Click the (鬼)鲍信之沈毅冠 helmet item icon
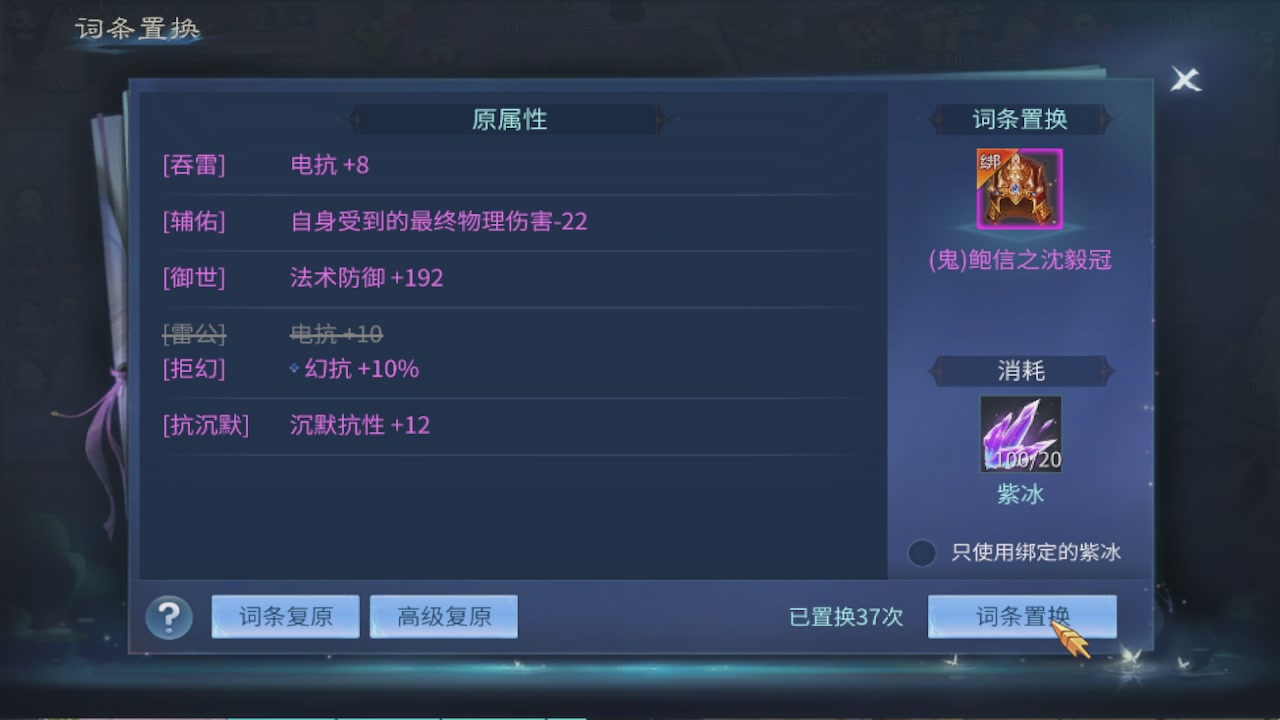The image size is (1280, 720). coord(1019,187)
